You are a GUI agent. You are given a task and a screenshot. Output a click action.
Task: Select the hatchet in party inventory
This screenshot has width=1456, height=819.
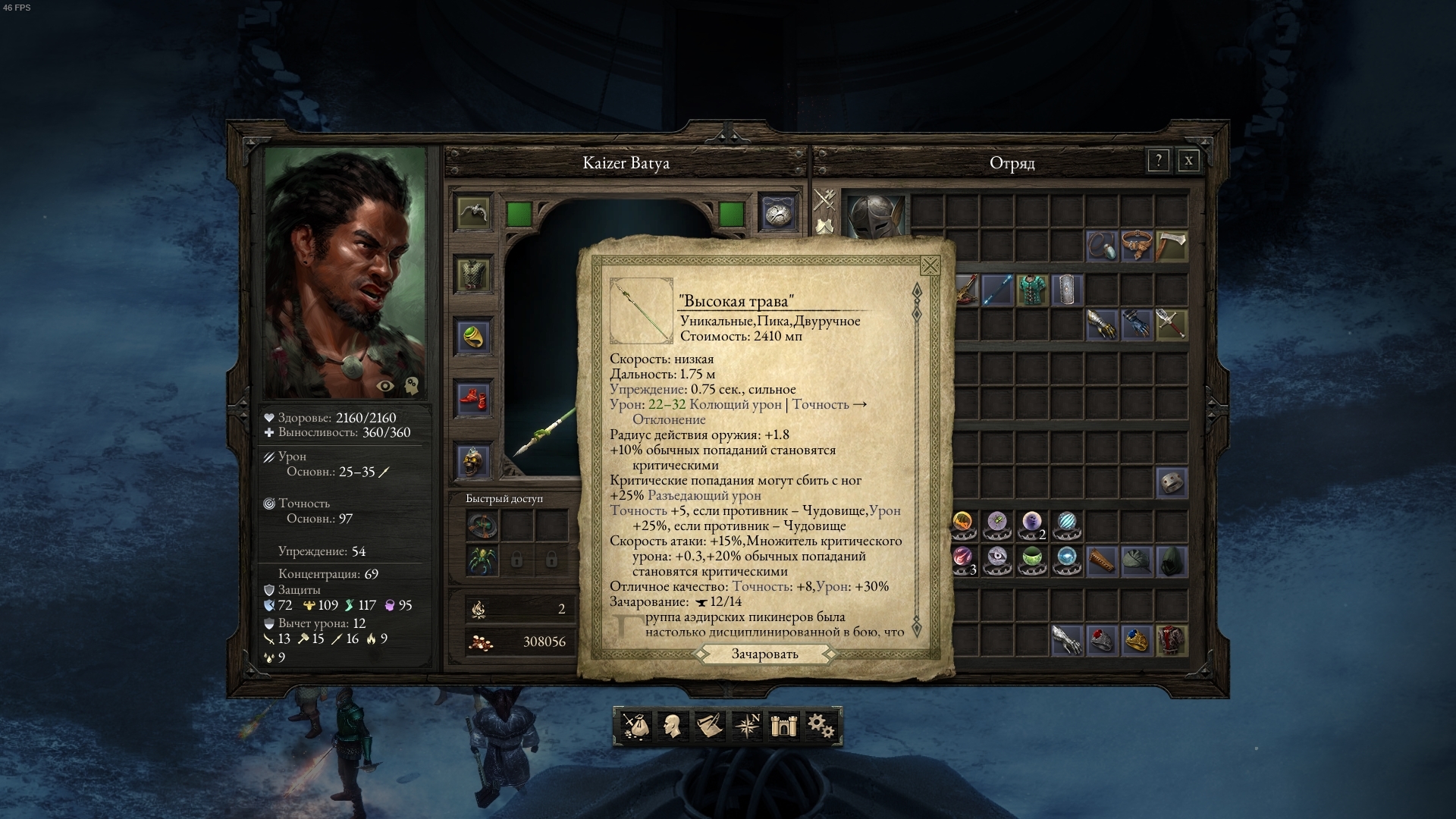point(1172,246)
